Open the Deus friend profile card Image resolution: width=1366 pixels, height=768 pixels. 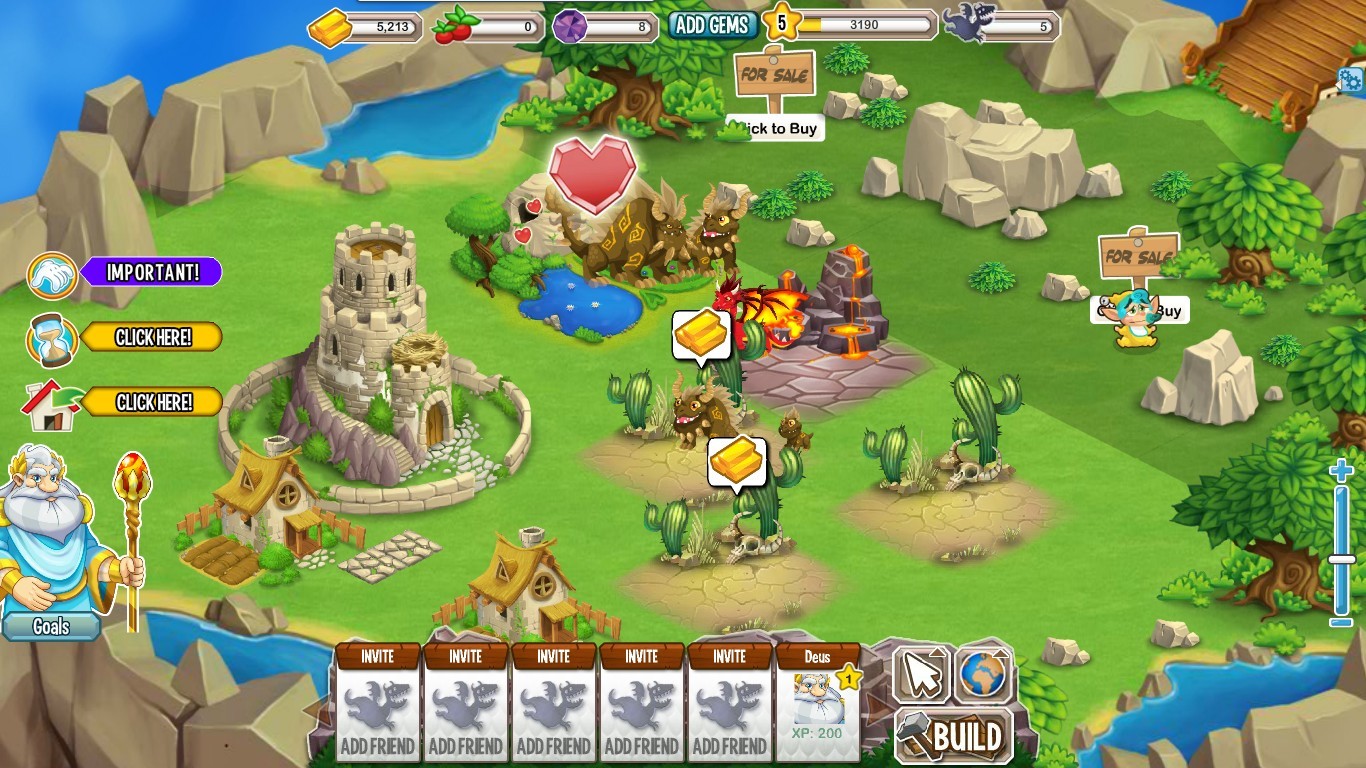818,700
